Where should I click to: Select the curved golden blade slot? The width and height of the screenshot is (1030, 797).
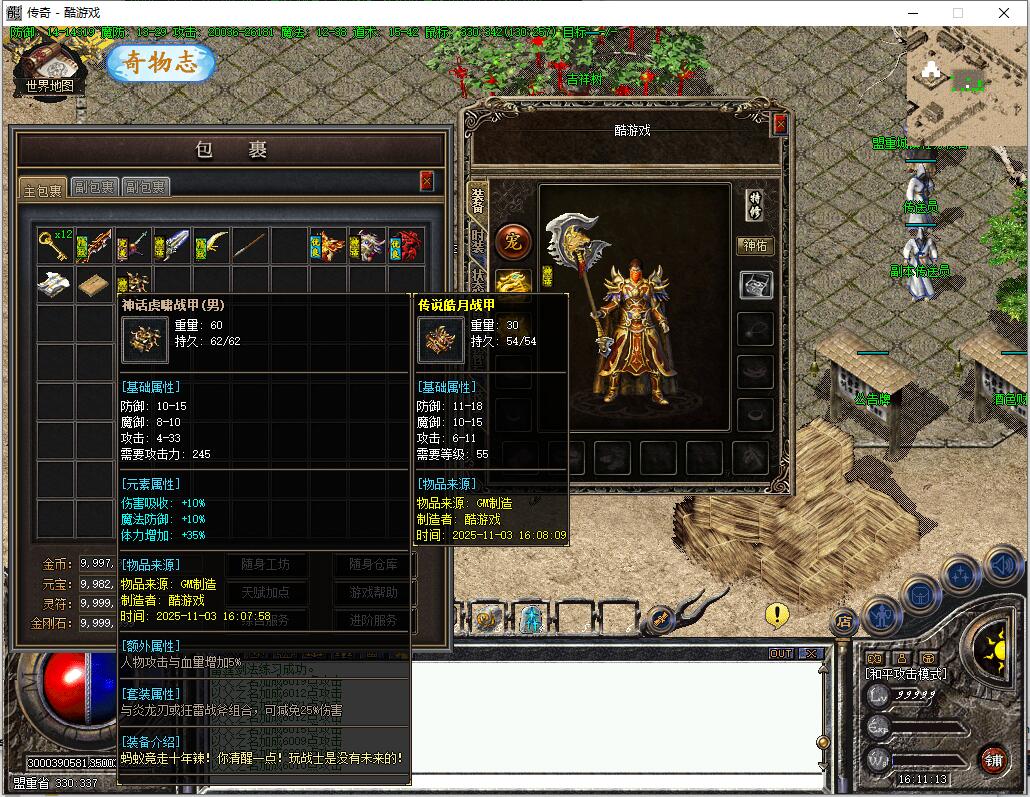pos(212,245)
